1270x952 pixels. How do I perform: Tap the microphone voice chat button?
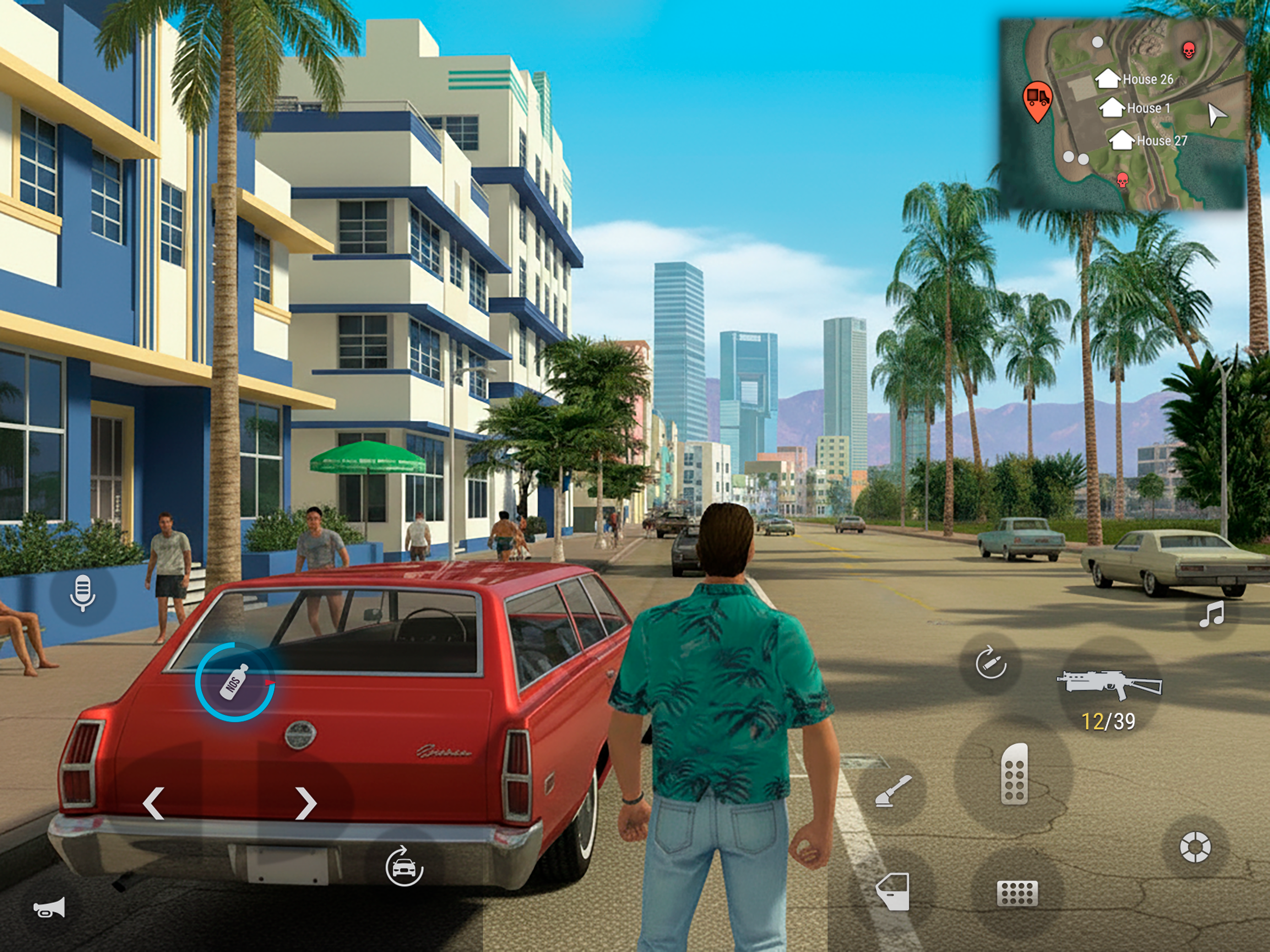(x=83, y=593)
